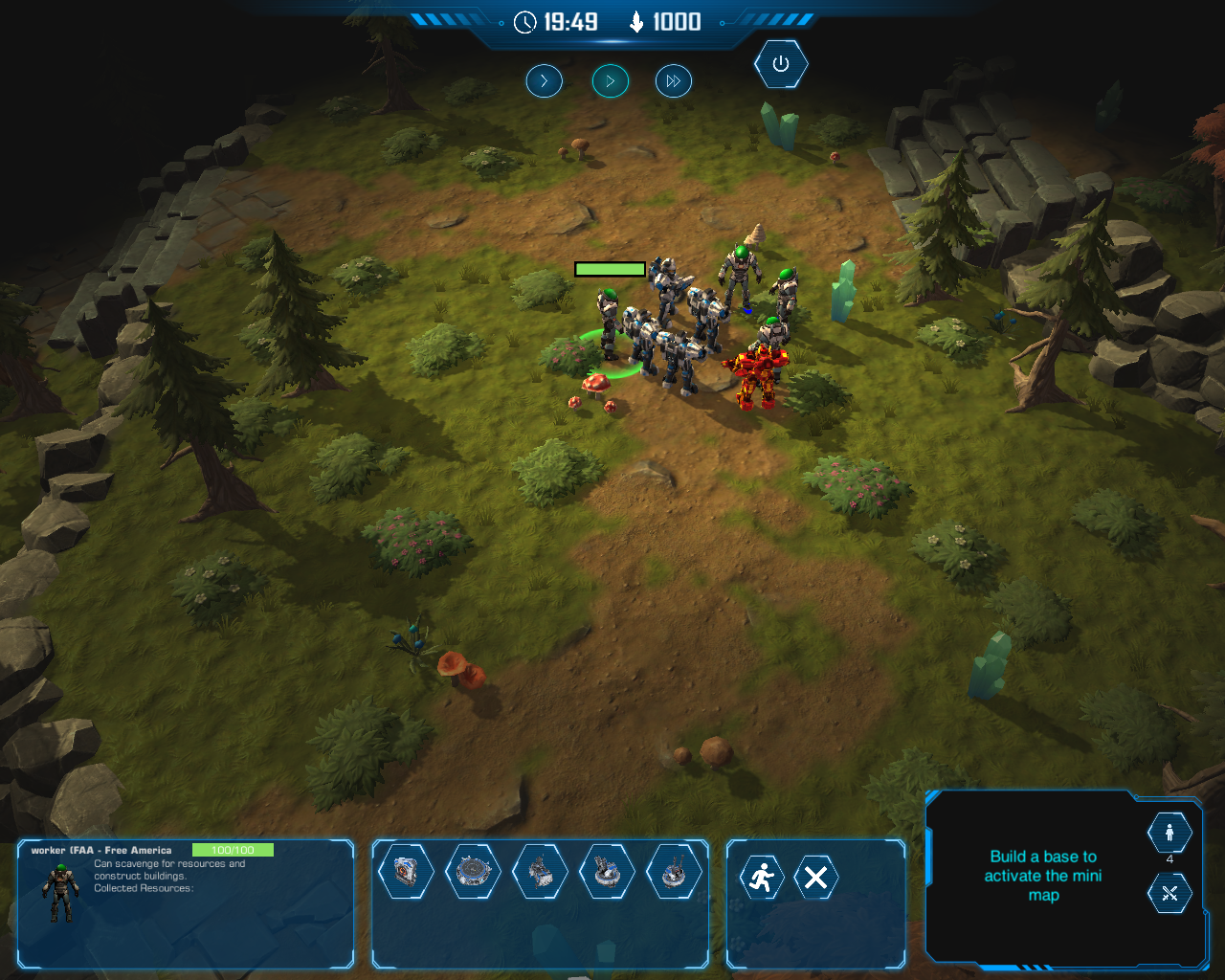Select the antenna dome building icon
This screenshot has height=980, width=1225.
click(675, 872)
